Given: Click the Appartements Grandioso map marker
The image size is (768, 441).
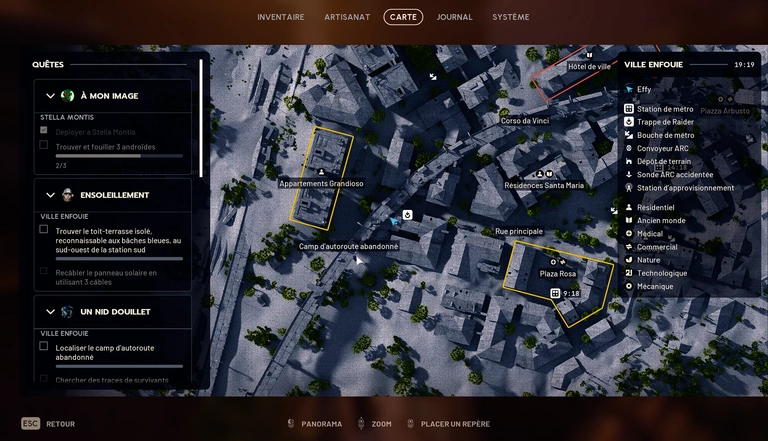Looking at the screenshot, I should tap(321, 172).
